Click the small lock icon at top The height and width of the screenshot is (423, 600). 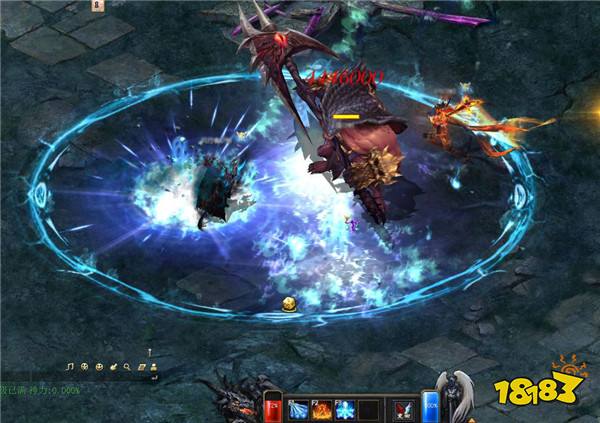tap(98, 5)
